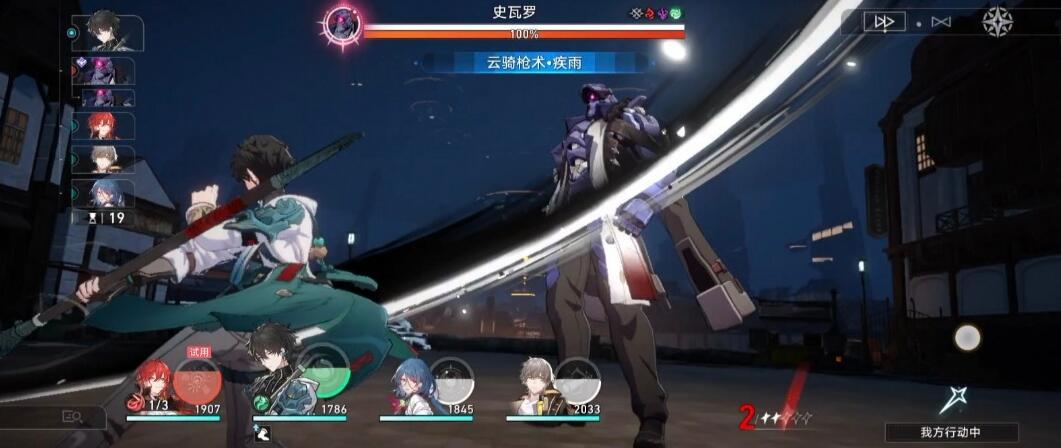
Task: Click the red-haired character's turn order card
Action: coord(108,127)
